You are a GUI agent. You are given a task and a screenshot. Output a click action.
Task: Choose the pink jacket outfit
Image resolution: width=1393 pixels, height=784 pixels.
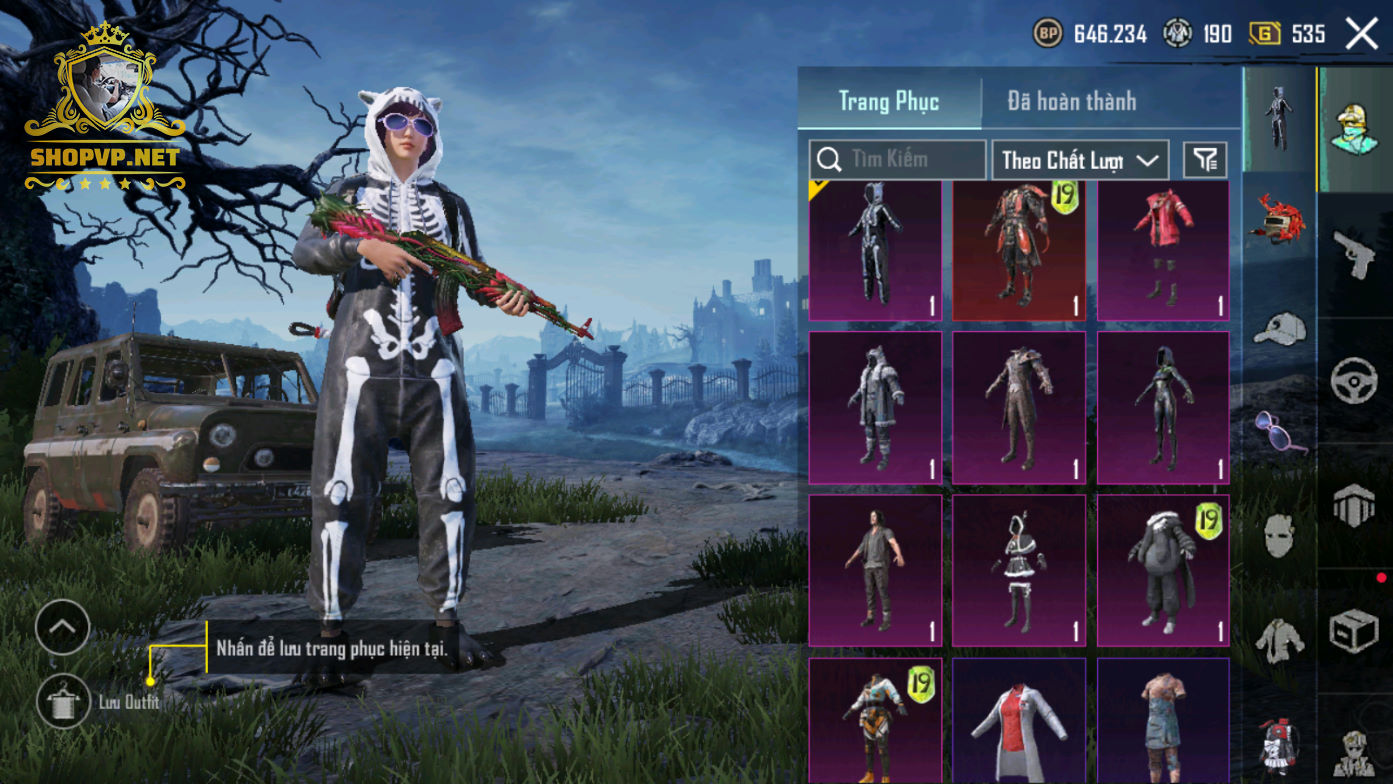click(x=1162, y=251)
